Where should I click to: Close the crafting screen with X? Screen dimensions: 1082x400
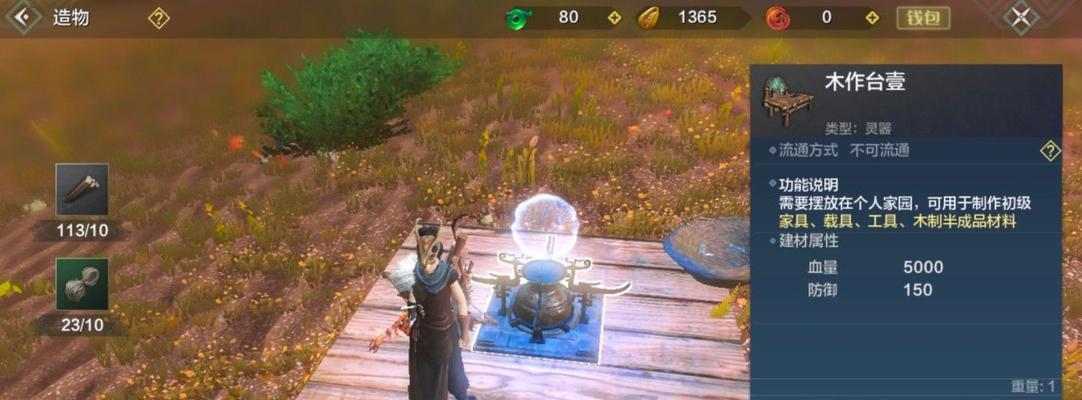[x=1019, y=17]
